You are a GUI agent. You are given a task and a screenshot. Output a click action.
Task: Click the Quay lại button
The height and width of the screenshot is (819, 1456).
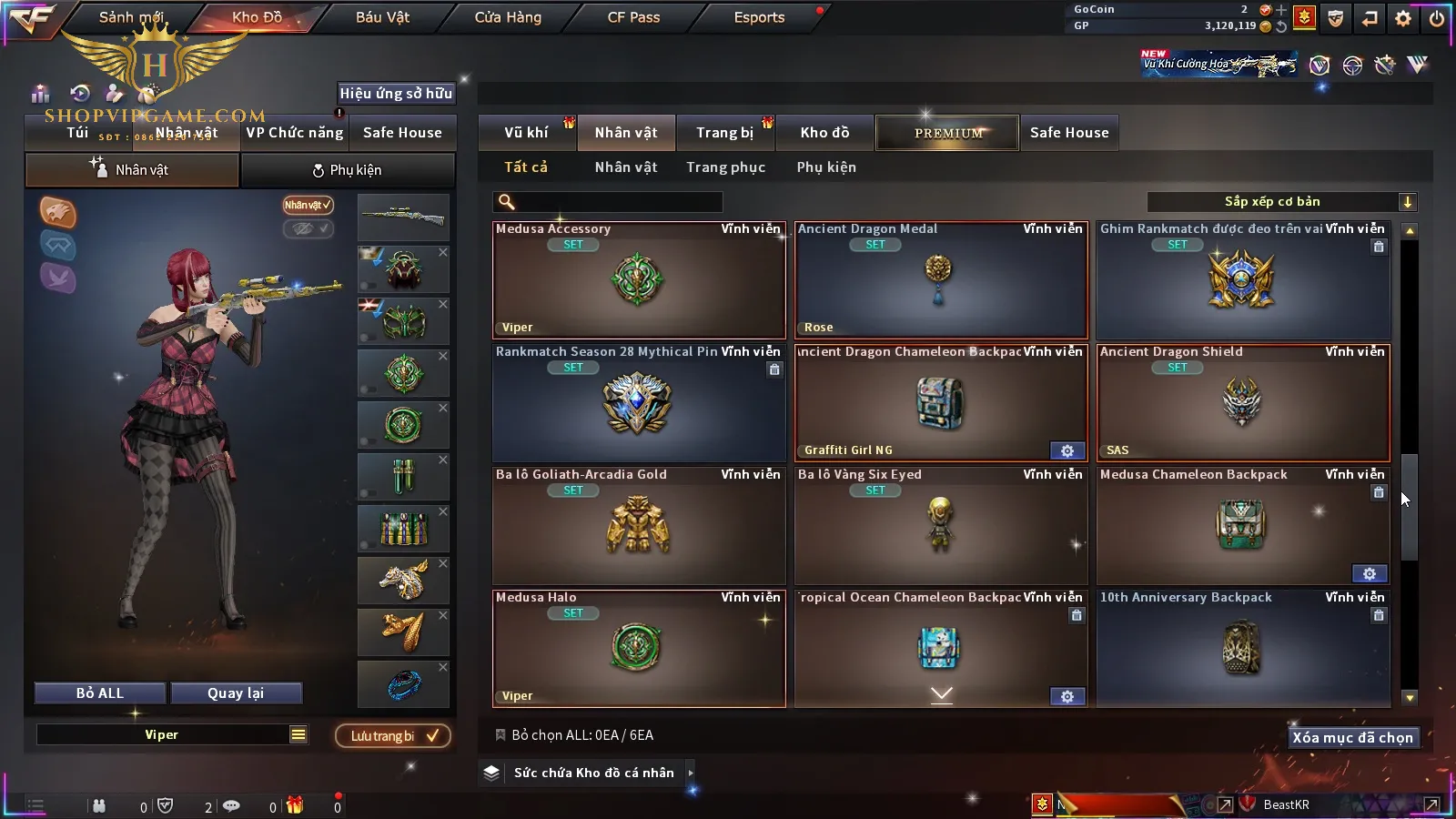pyautogui.click(x=236, y=693)
